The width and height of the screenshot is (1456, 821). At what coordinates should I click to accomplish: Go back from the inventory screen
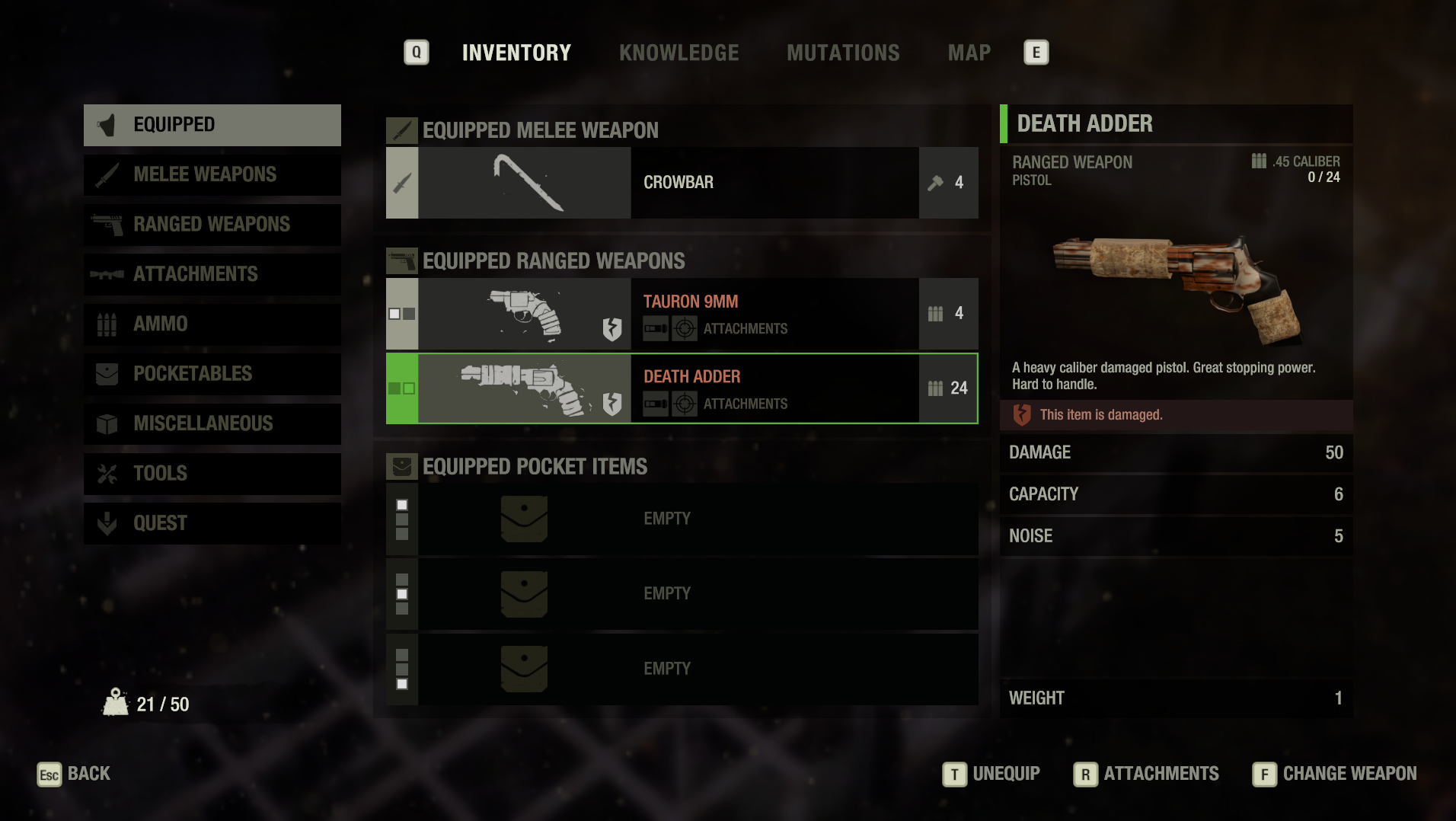74,774
